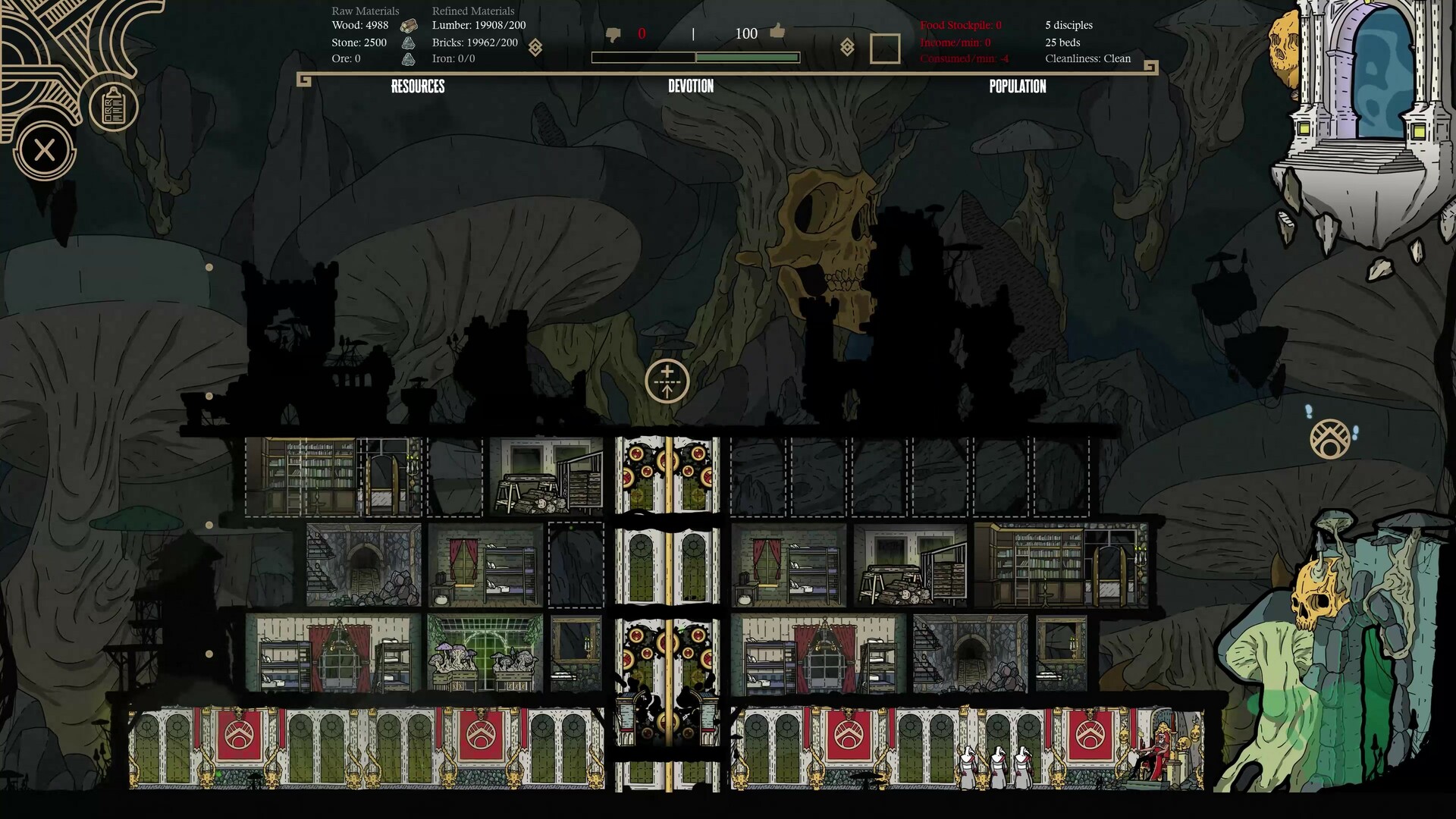The height and width of the screenshot is (819, 1456).
Task: Click the cult sigil alert icon with exclamation marks
Action: click(x=1330, y=438)
